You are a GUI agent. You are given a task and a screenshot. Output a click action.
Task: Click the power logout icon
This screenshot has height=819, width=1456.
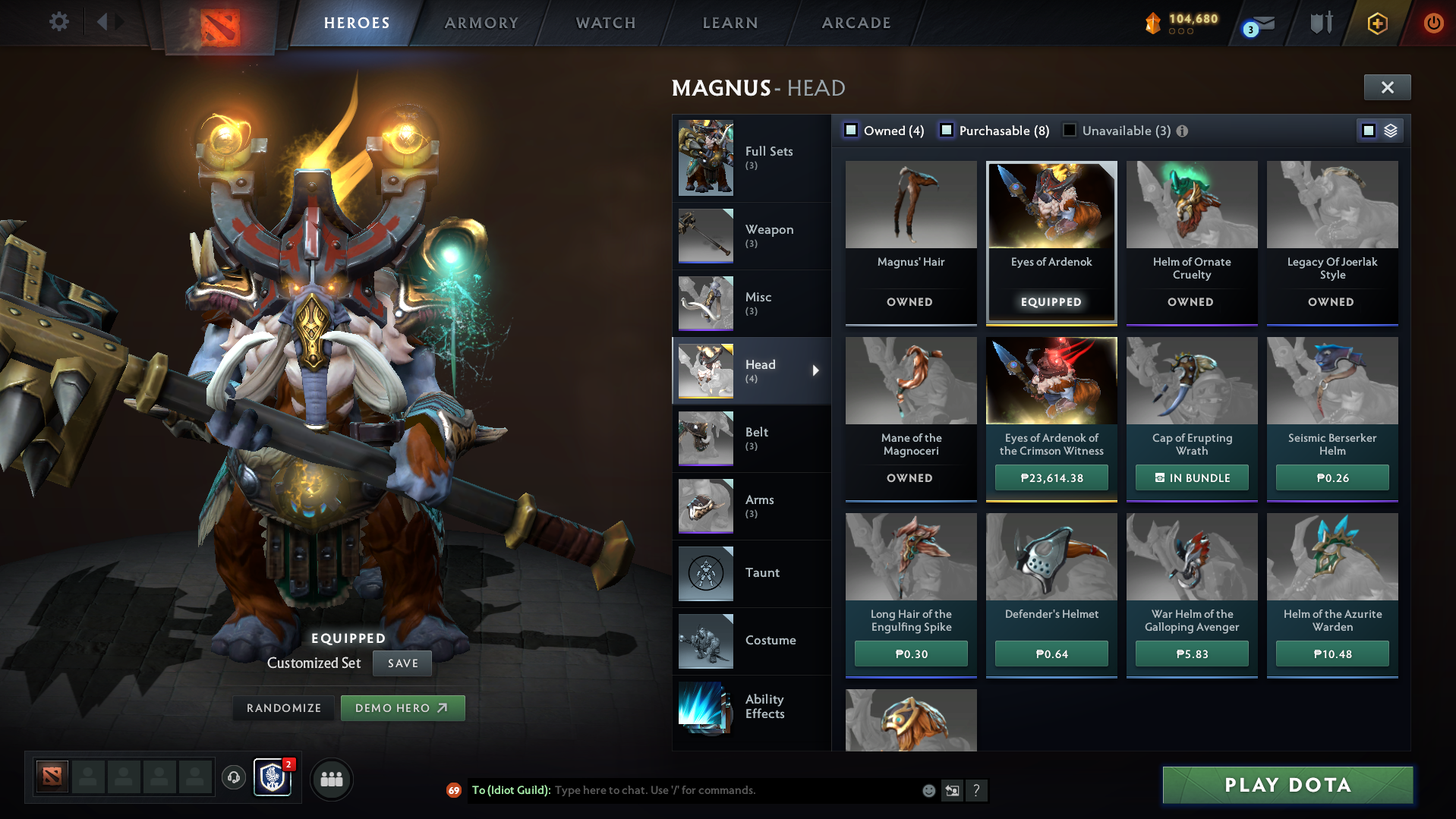pyautogui.click(x=1433, y=23)
